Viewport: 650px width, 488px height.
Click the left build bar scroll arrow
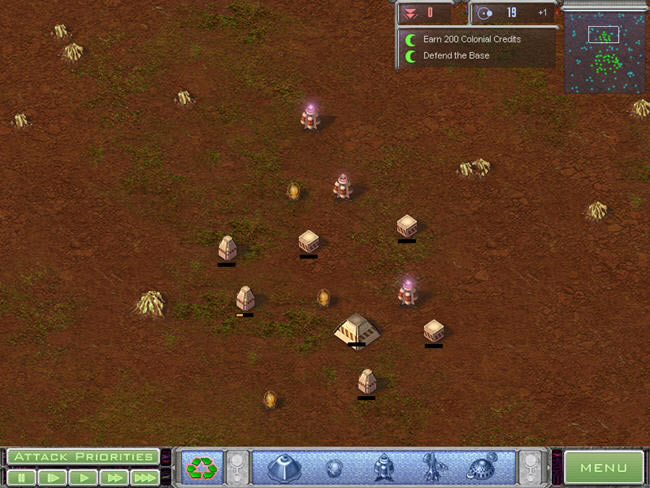(x=237, y=467)
